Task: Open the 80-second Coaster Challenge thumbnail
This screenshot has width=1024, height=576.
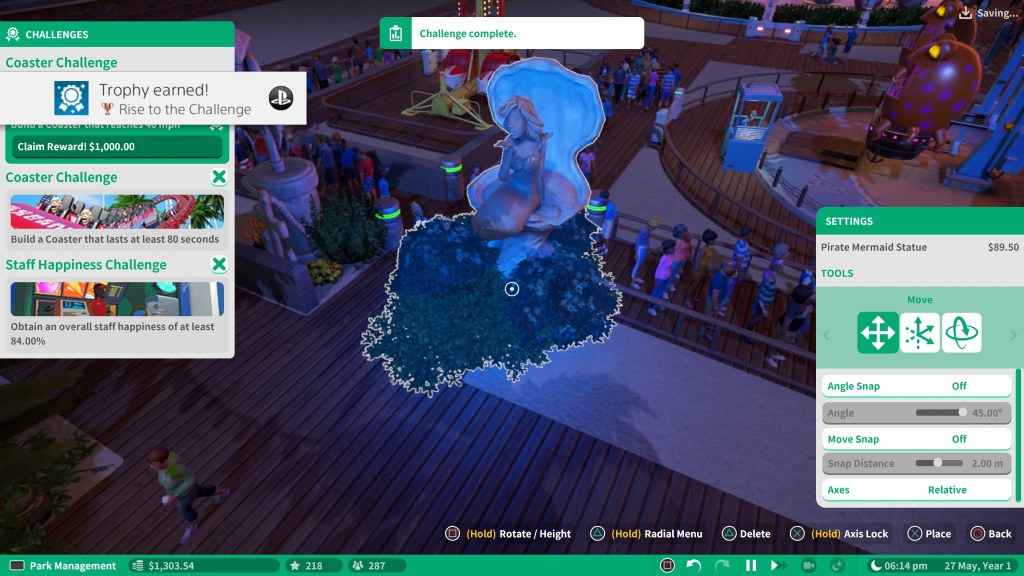Action: (117, 211)
